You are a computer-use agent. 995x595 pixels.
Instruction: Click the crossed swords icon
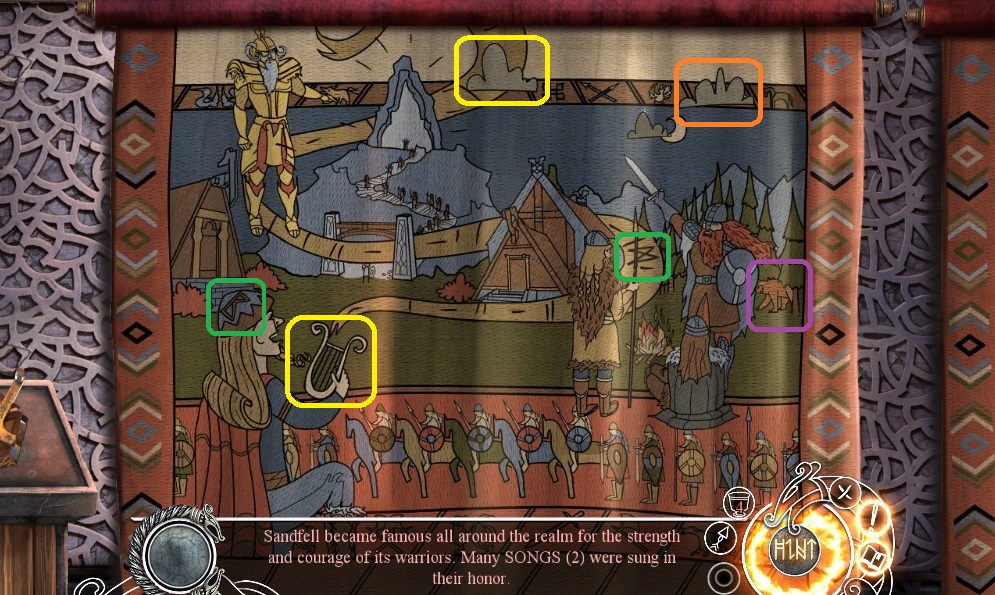[x=845, y=491]
